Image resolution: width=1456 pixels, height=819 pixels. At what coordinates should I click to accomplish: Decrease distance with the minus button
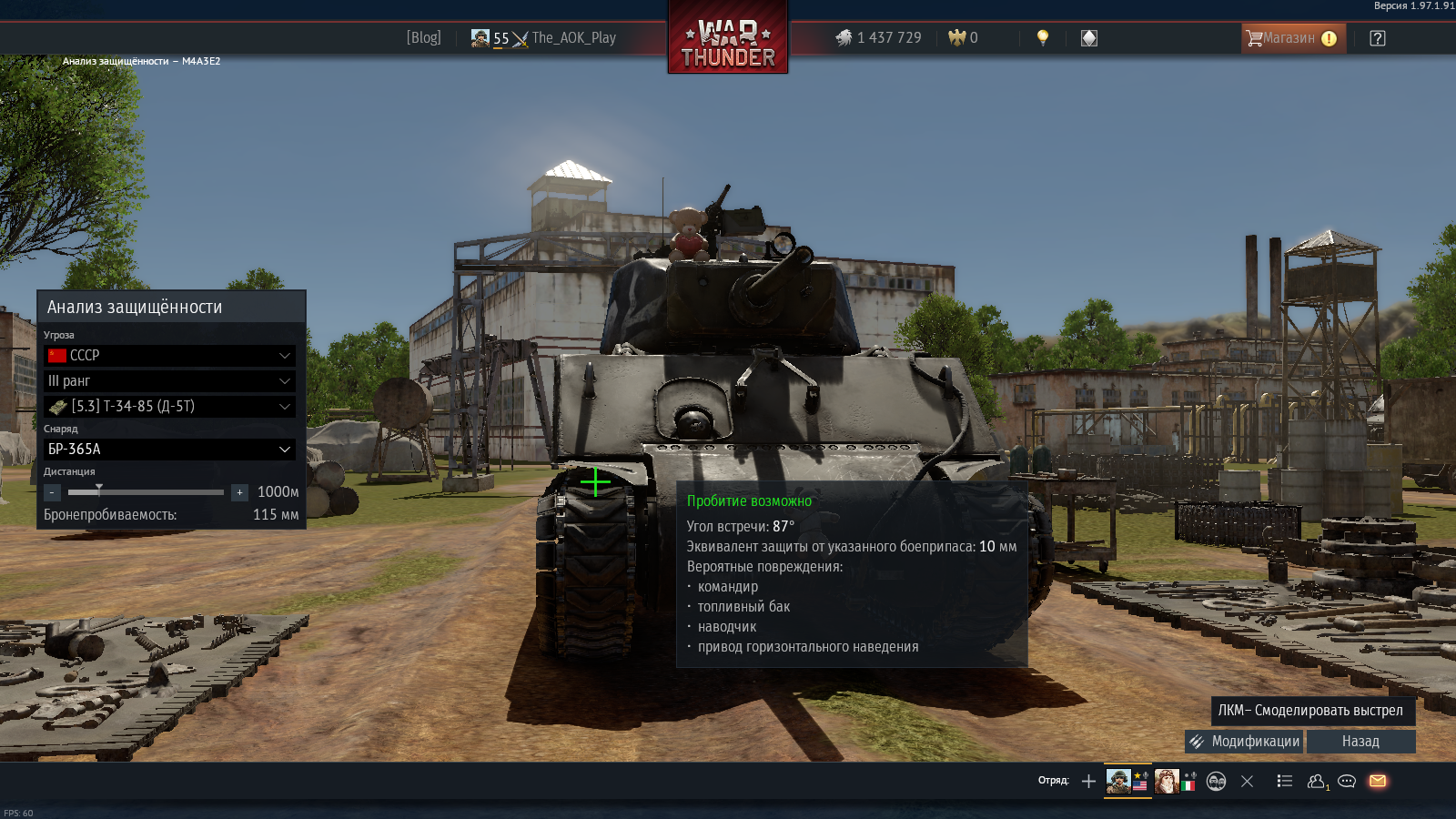[x=53, y=492]
